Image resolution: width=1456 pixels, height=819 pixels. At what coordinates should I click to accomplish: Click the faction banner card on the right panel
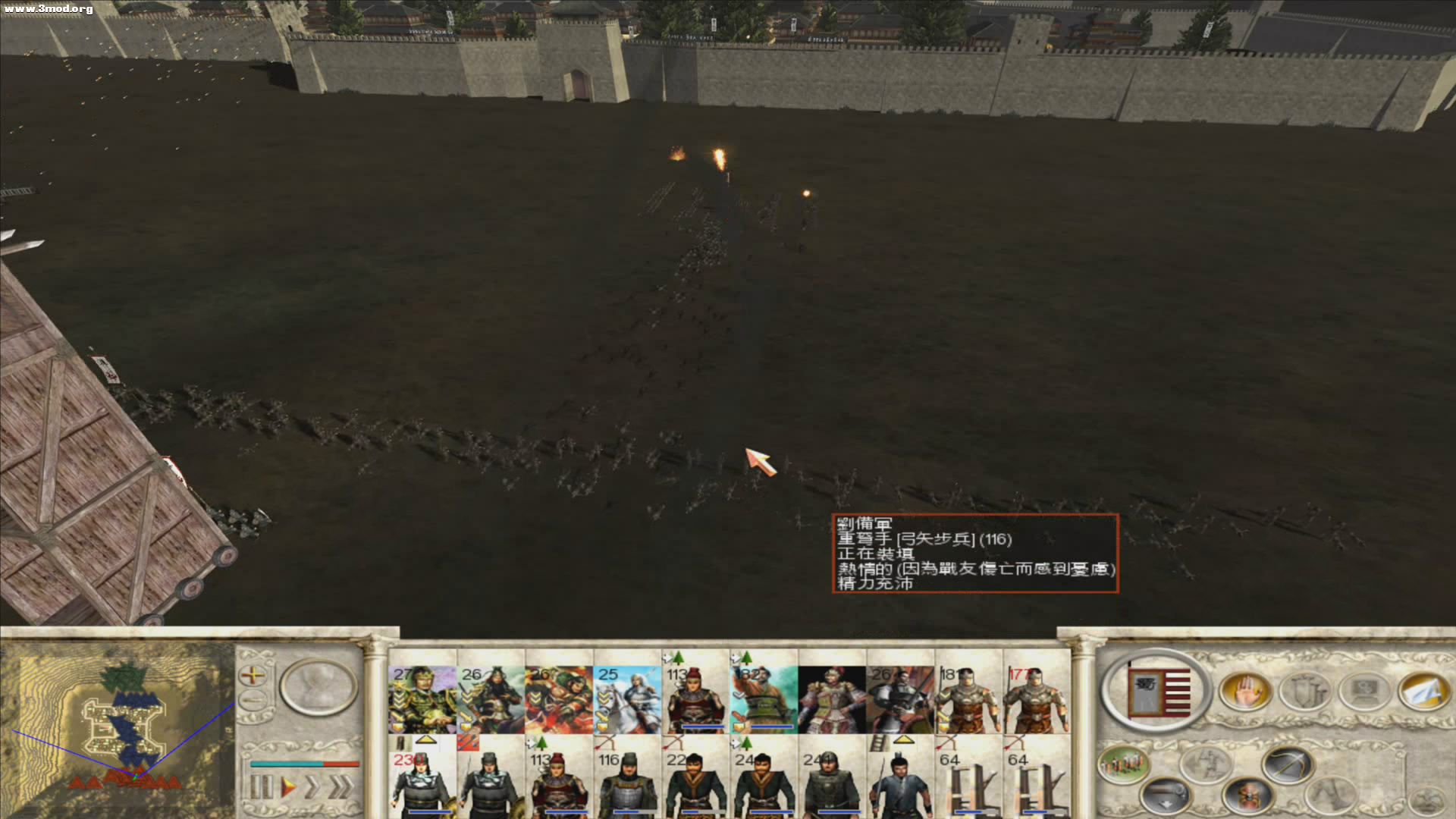tap(1158, 691)
